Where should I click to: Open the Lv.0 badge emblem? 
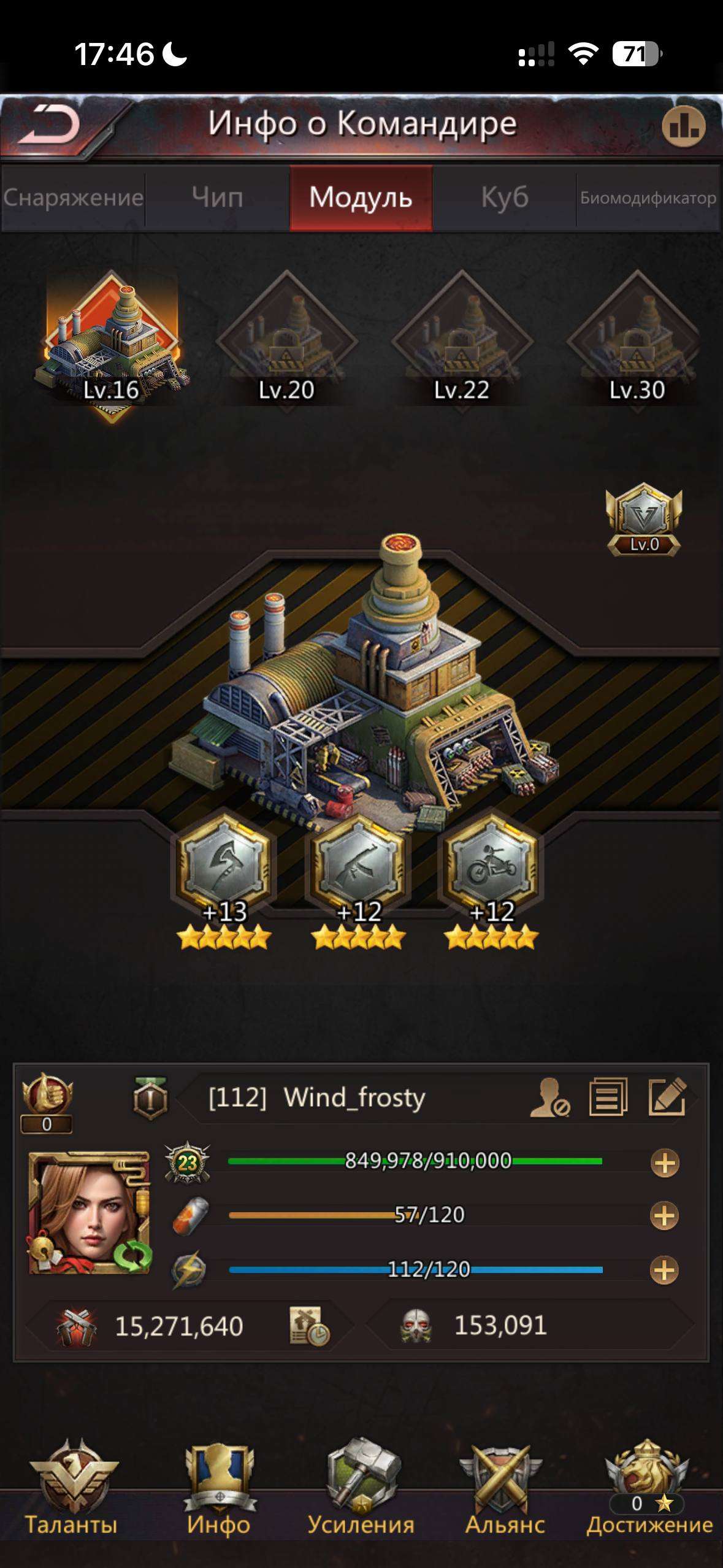643,520
